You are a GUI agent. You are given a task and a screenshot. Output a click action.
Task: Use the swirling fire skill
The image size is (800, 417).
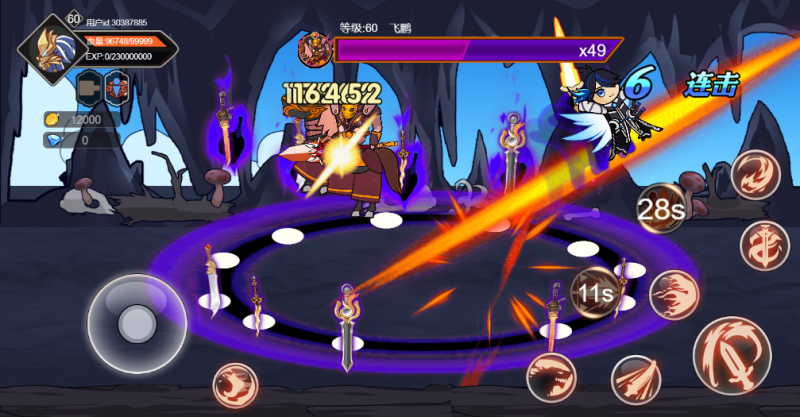tap(754, 174)
